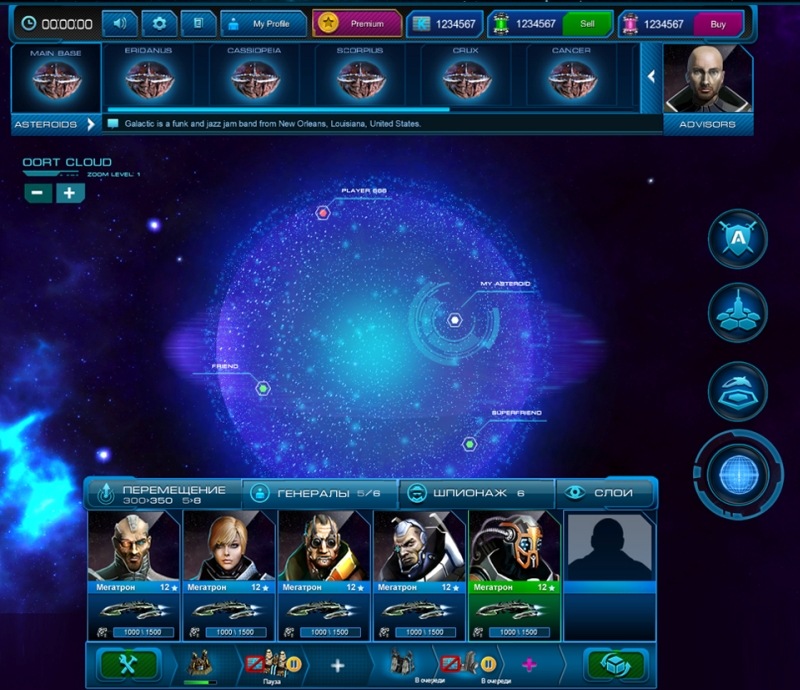Click the Player 666 red map marker
This screenshot has height=690, width=800.
[x=323, y=212]
